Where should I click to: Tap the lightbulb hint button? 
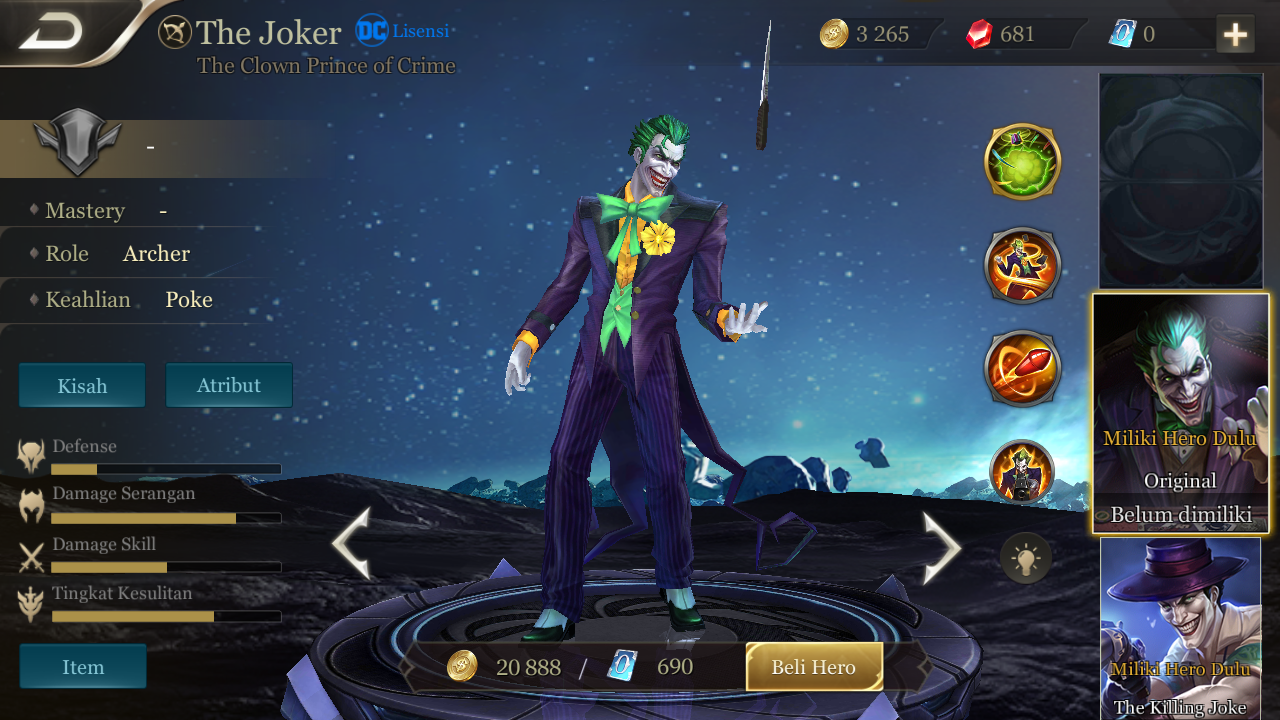[1026, 558]
